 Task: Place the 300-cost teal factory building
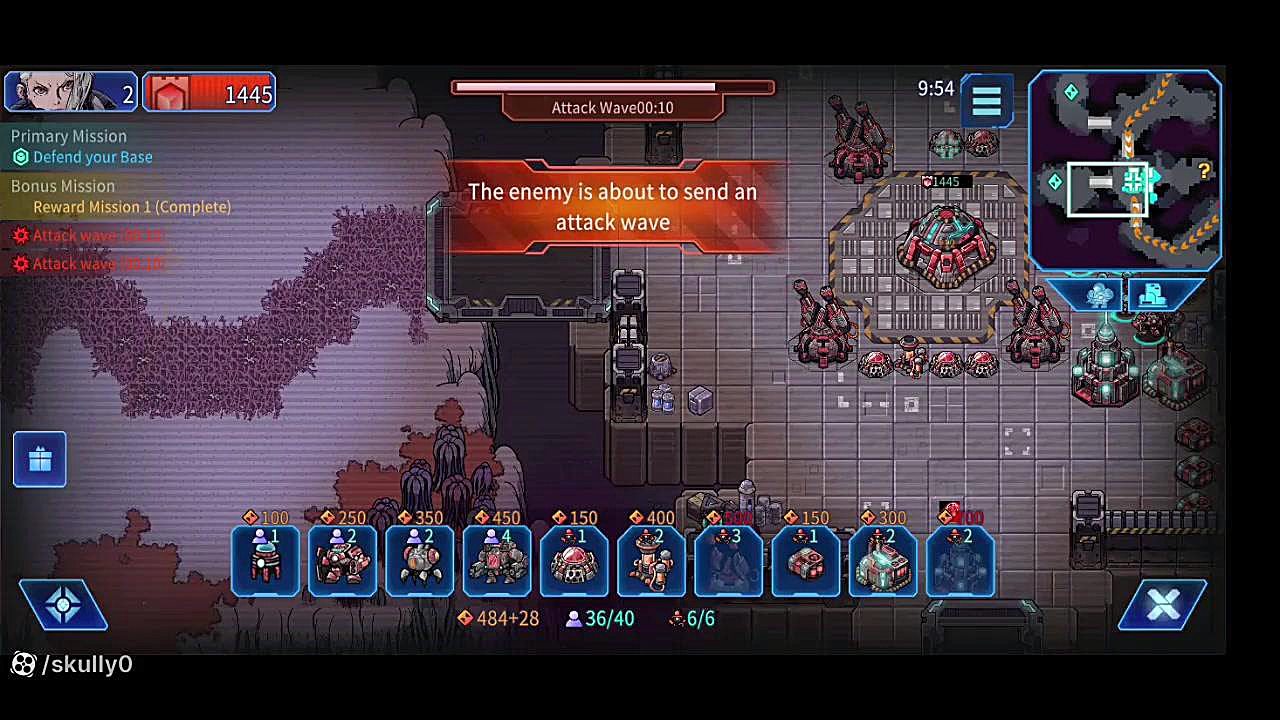click(882, 560)
